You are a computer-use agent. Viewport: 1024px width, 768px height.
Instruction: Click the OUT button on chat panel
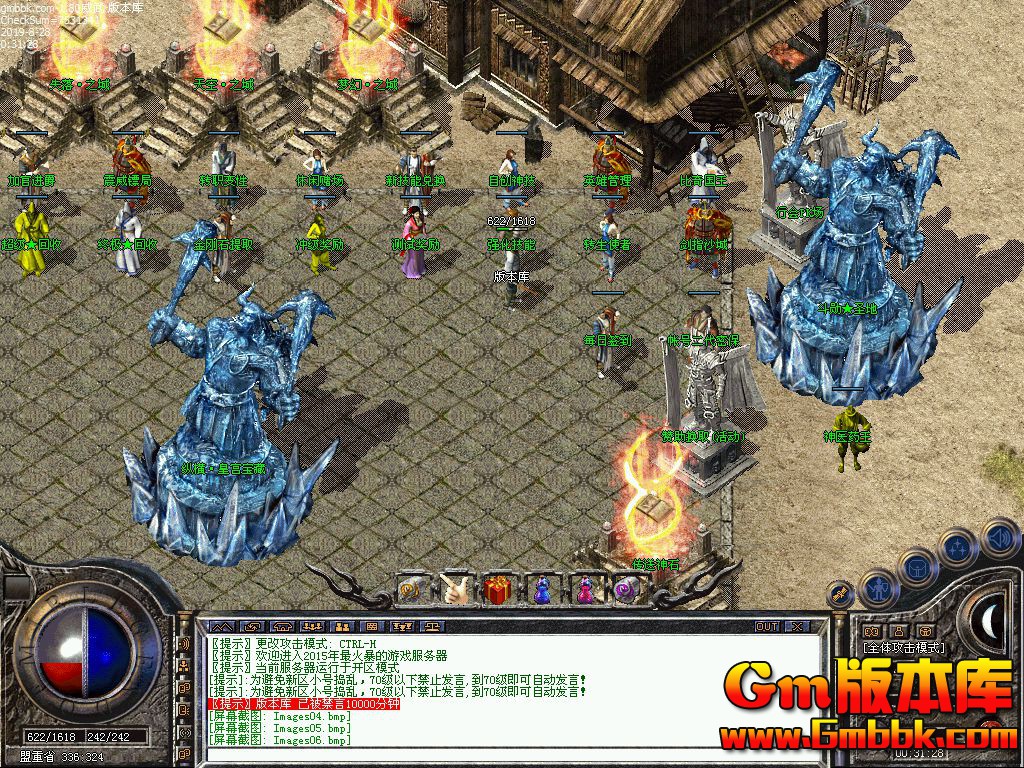pos(766,626)
